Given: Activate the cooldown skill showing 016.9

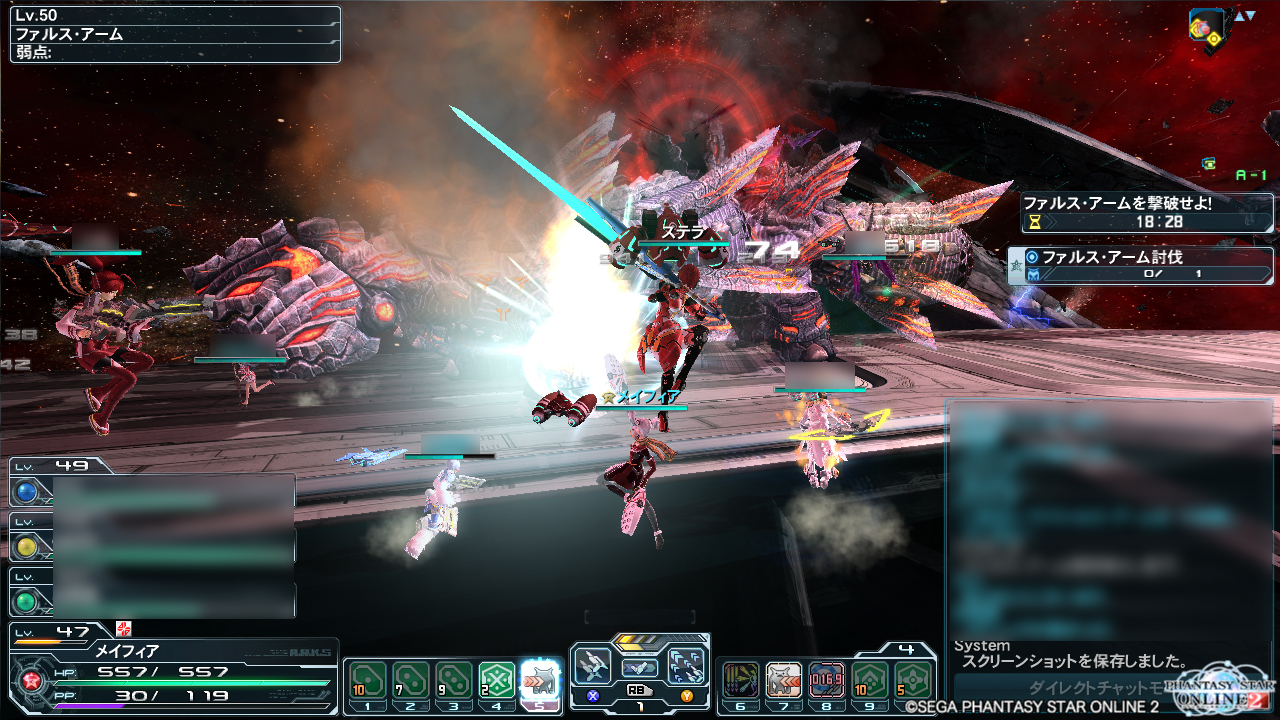Looking at the screenshot, I should coord(826,680).
